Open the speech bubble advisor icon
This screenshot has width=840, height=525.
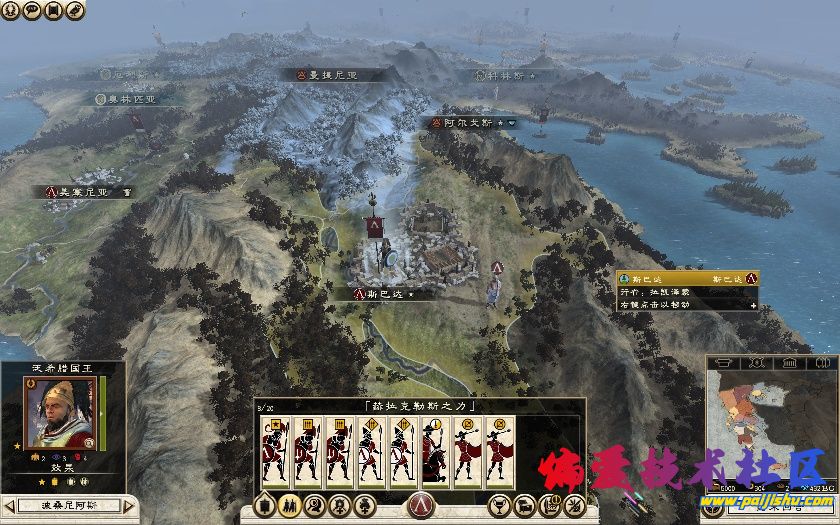[x=32, y=10]
